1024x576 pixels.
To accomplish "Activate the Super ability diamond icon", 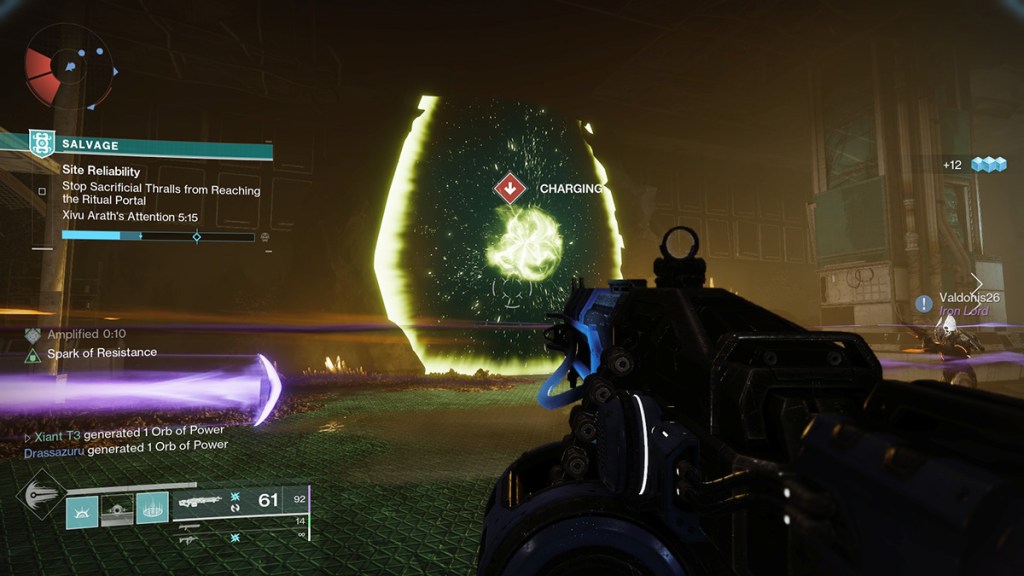I will 41,495.
